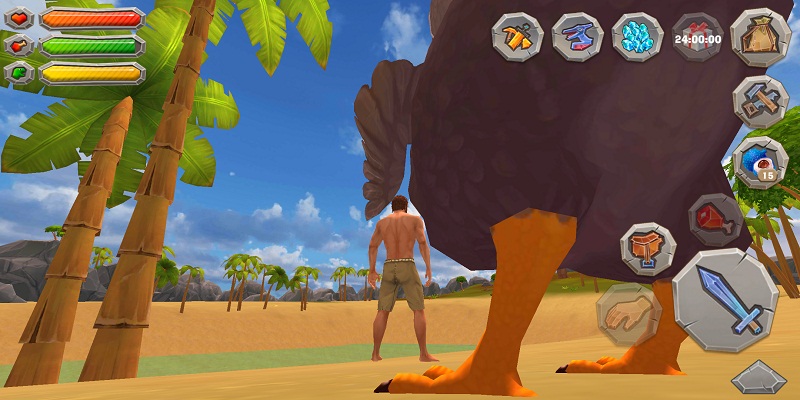This screenshot has height=400, width=800.
Task: Open the golden pickaxe and sword menu
Action: (516, 38)
